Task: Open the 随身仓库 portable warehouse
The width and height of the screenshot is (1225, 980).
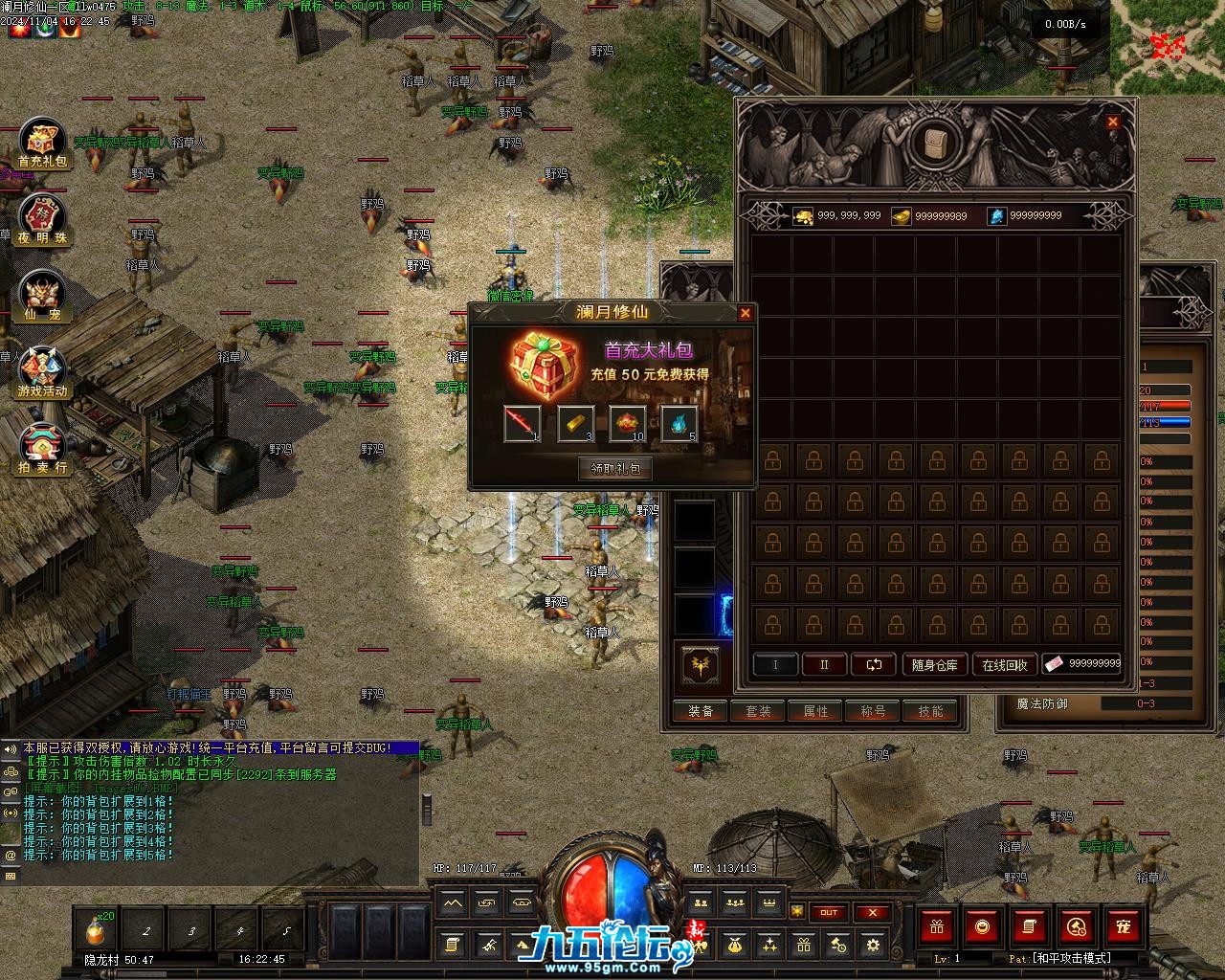Action: tap(935, 664)
